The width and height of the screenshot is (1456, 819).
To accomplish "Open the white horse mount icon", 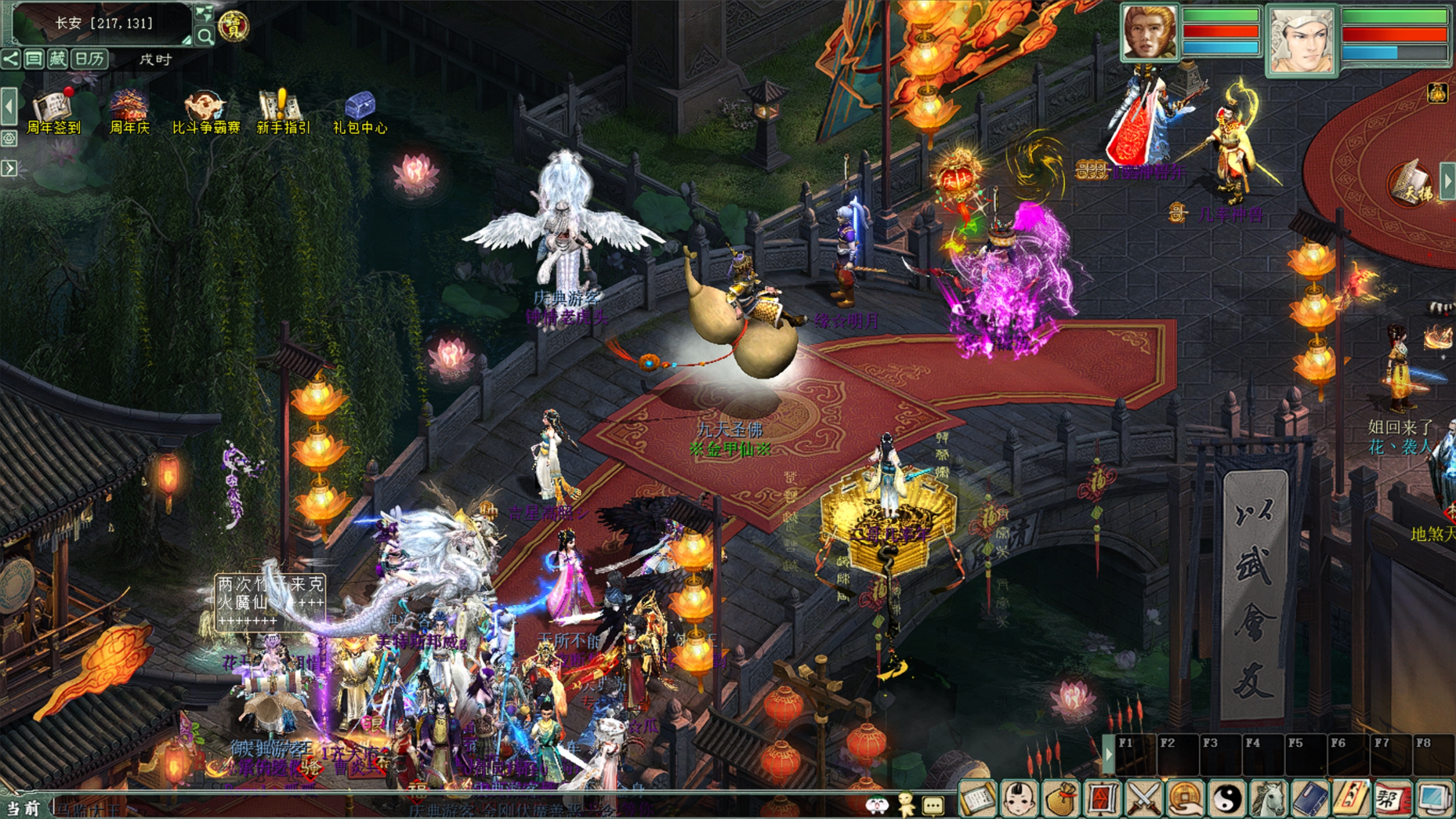I will coord(1269,799).
